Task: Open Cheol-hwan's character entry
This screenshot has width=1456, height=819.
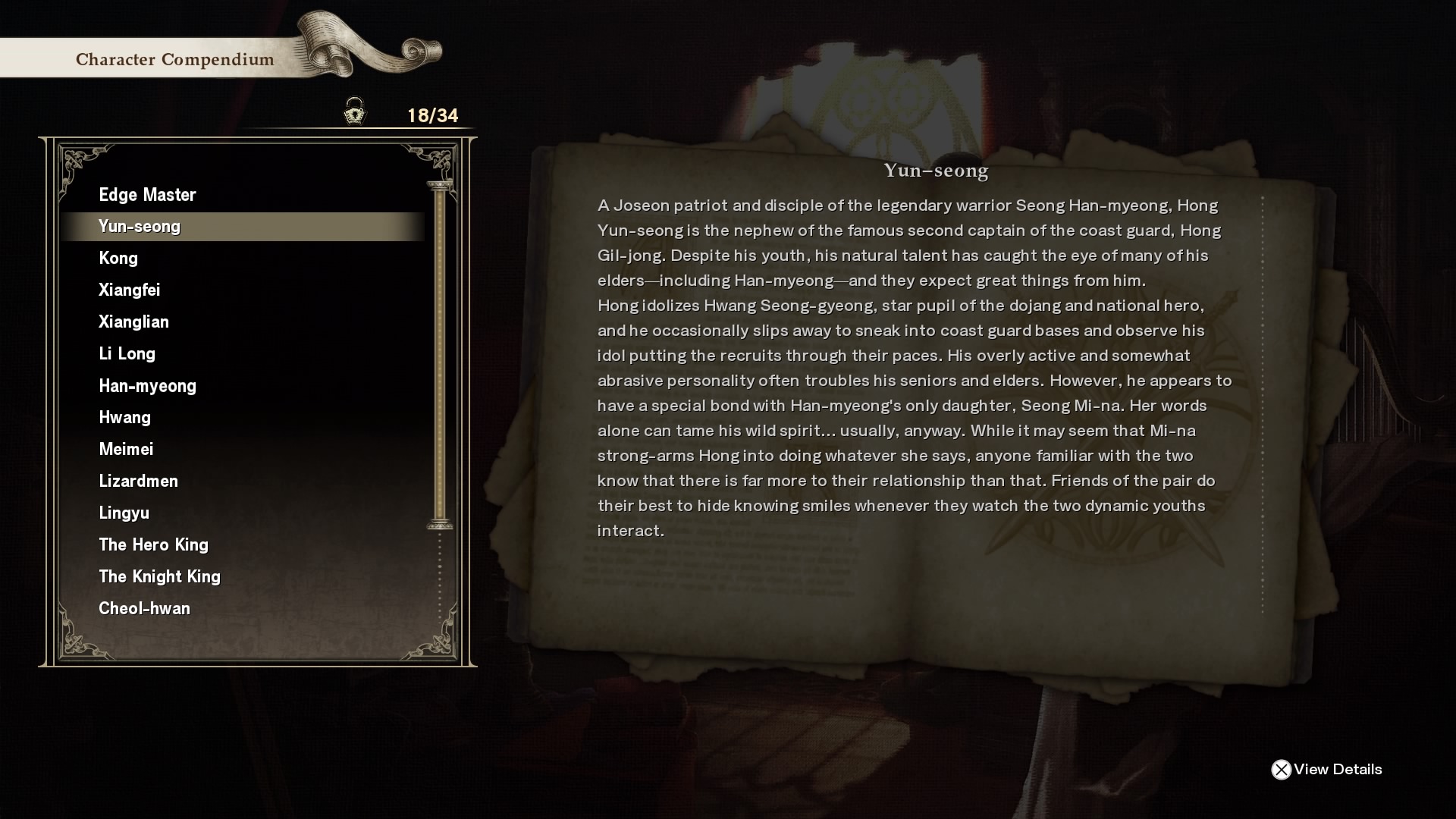Action: (x=144, y=609)
